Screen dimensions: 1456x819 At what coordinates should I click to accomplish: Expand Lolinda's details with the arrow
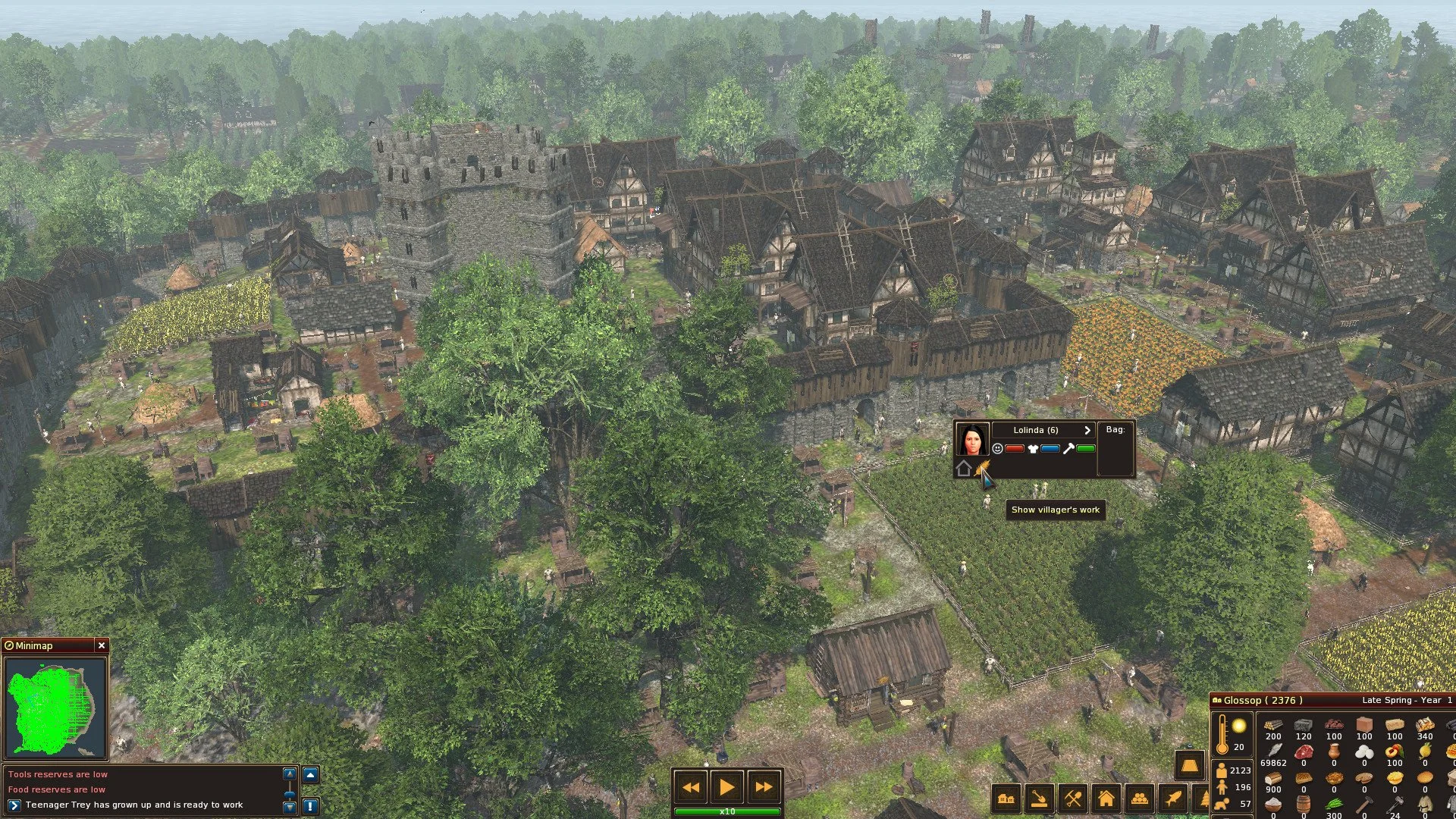click(1087, 430)
